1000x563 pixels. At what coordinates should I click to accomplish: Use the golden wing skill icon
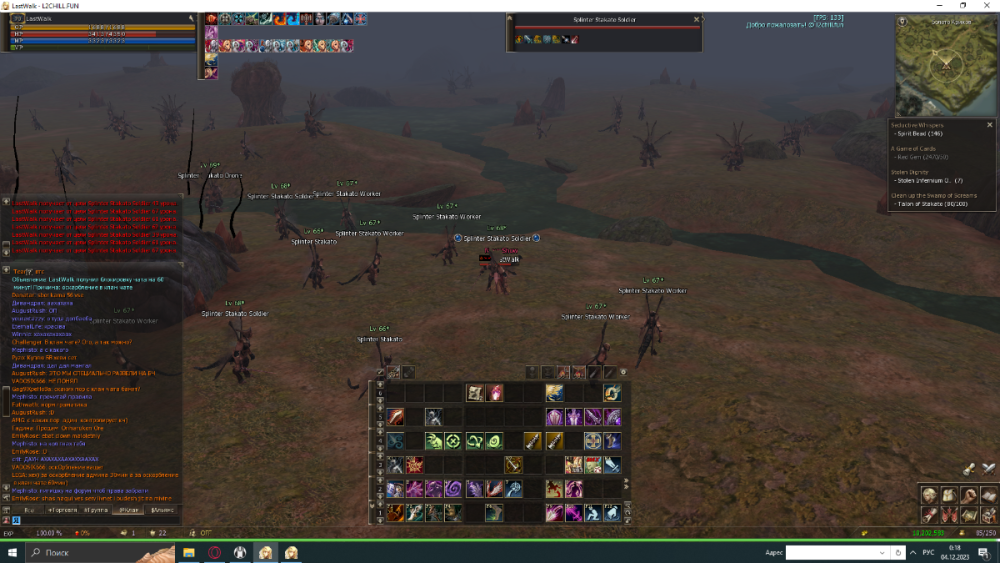554,393
